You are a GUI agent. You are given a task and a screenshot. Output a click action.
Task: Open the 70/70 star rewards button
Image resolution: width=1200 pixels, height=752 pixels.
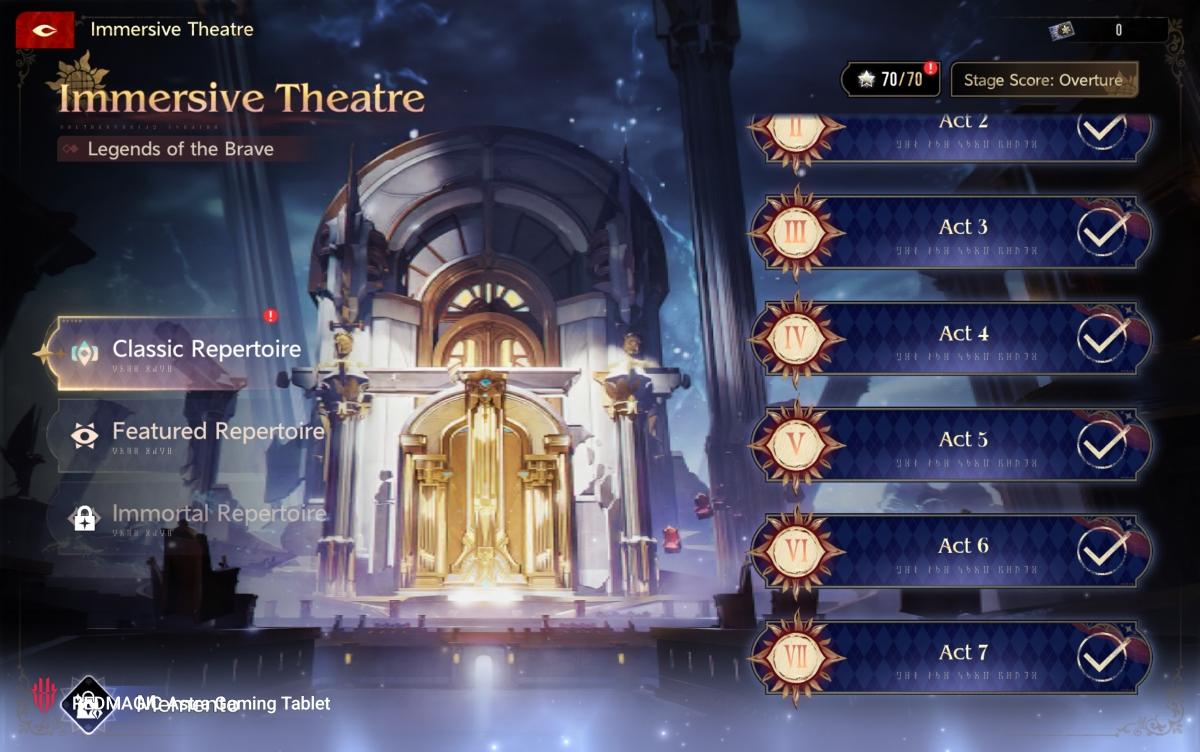[890, 80]
